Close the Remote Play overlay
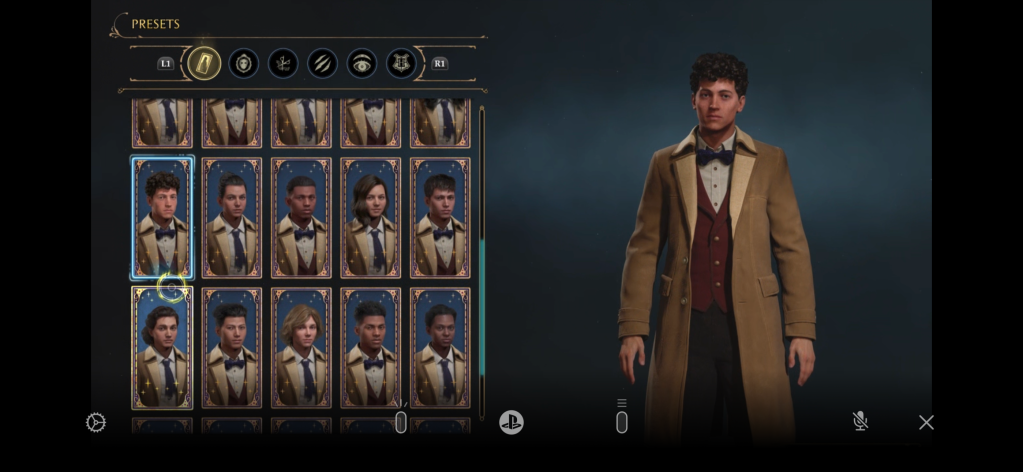 (x=926, y=422)
